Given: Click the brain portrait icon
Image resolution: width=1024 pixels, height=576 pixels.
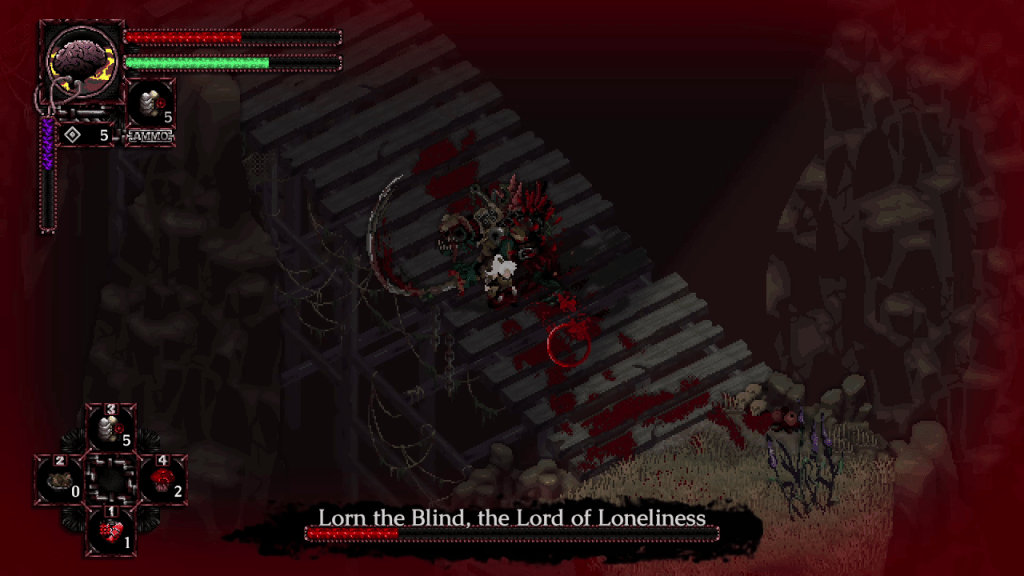Looking at the screenshot, I should pyautogui.click(x=82, y=61).
